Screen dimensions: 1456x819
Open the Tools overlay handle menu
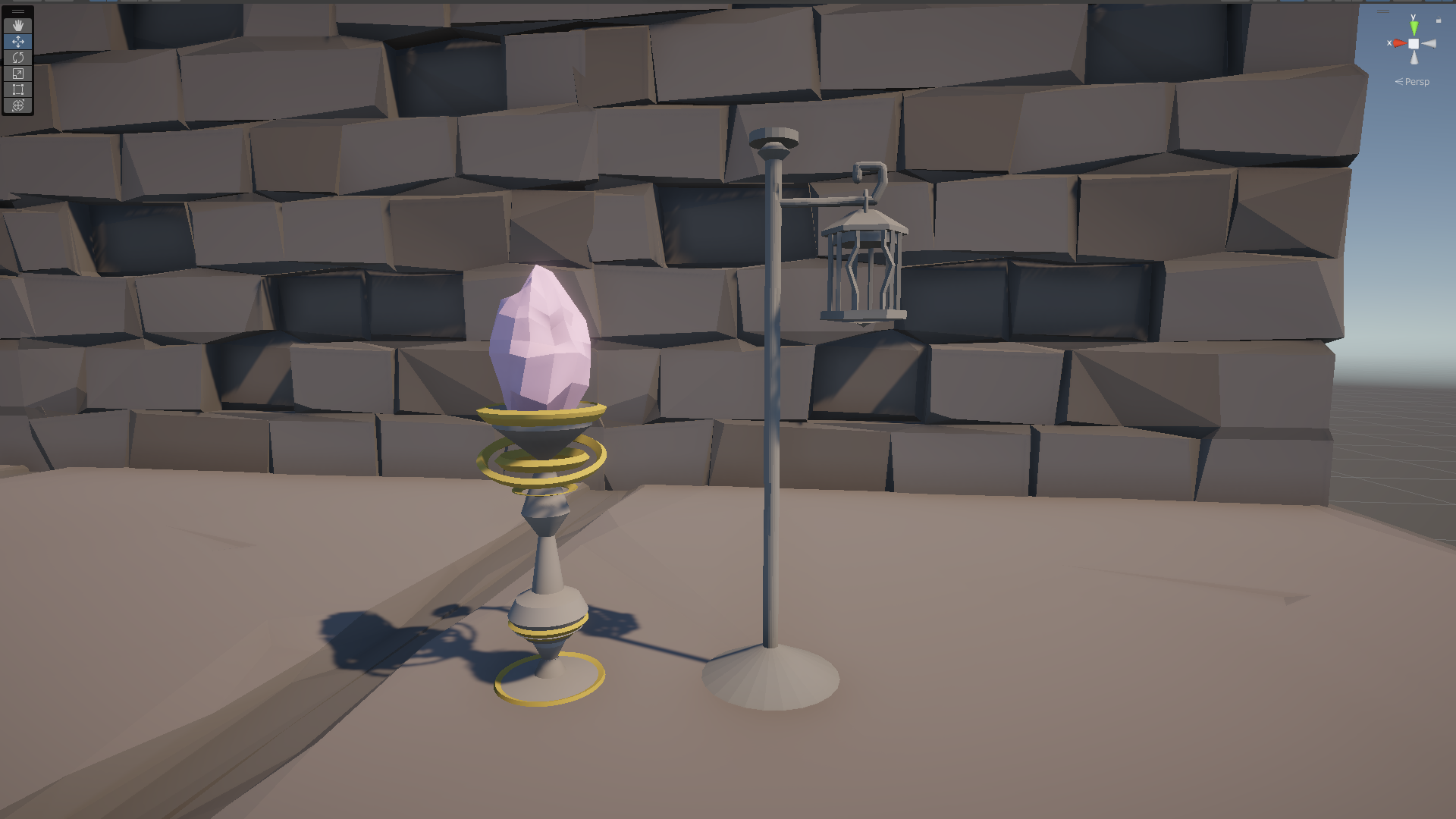18,11
